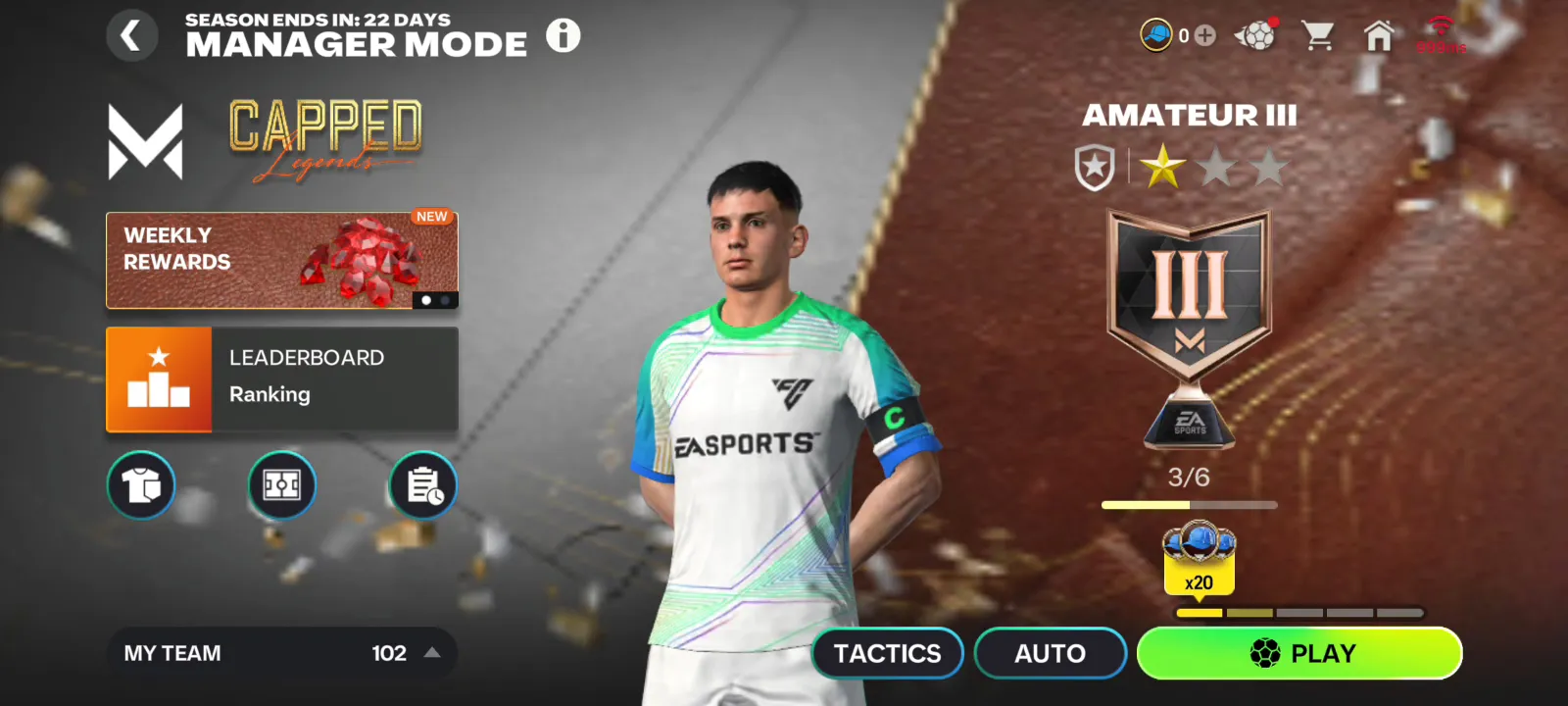Open the TACTICS menu
This screenshot has height=706, width=1568.
click(887, 653)
